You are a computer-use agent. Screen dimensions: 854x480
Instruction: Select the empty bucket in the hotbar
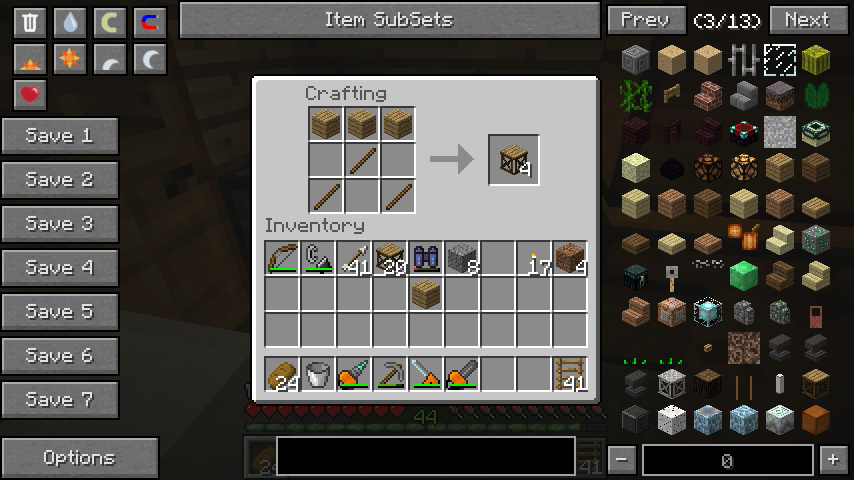(x=318, y=374)
